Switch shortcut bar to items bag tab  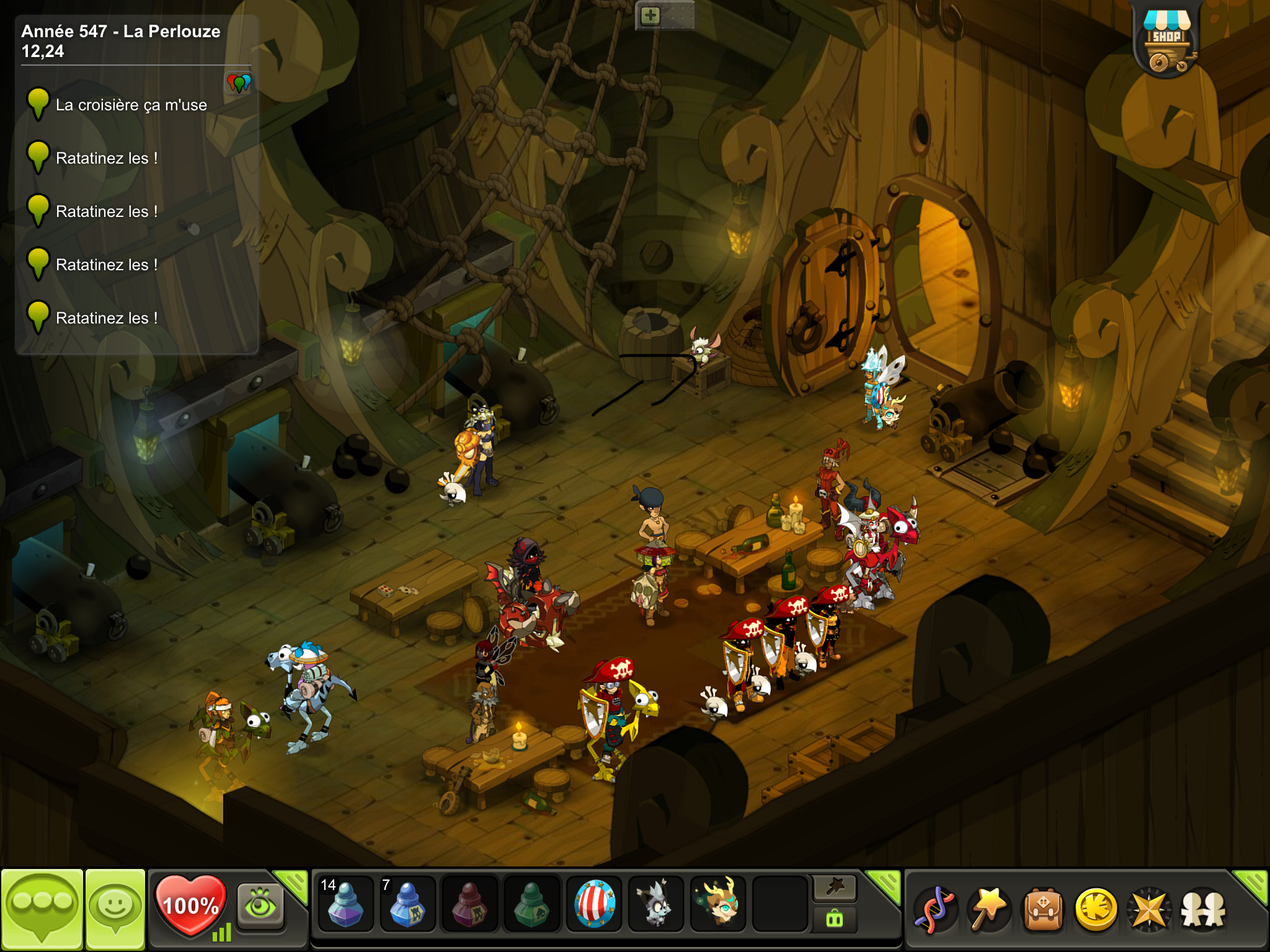tap(835, 920)
